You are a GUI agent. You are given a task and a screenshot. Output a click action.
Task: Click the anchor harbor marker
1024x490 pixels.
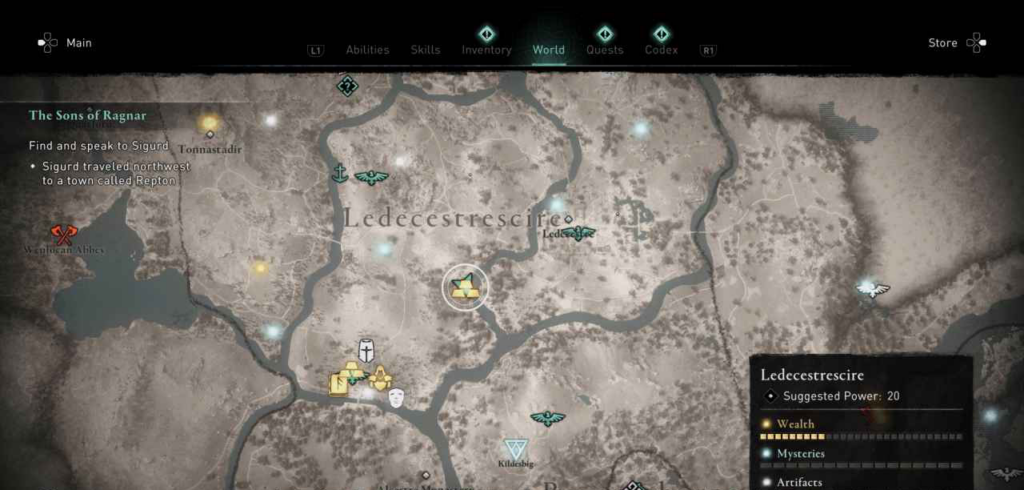click(x=340, y=174)
